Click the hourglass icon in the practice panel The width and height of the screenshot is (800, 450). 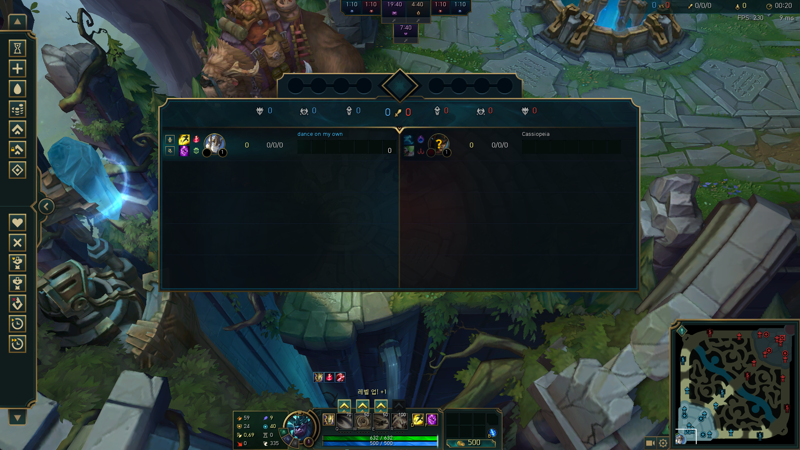(x=17, y=48)
